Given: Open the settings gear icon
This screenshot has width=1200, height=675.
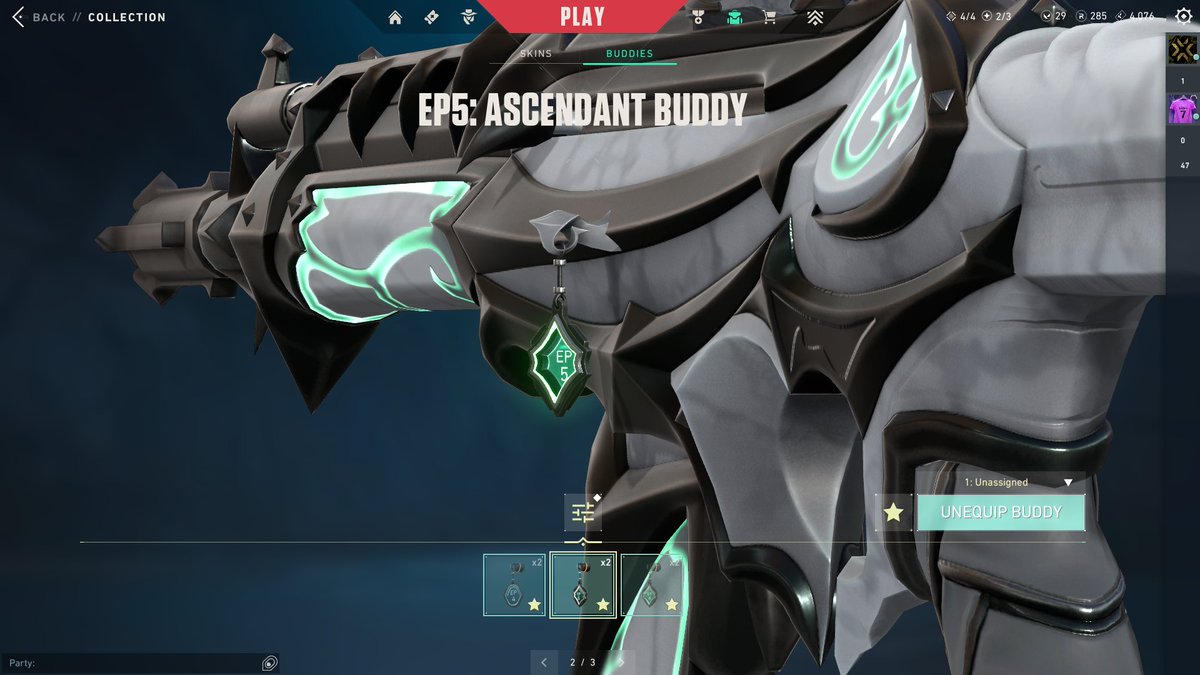Looking at the screenshot, I should [x=1183, y=16].
